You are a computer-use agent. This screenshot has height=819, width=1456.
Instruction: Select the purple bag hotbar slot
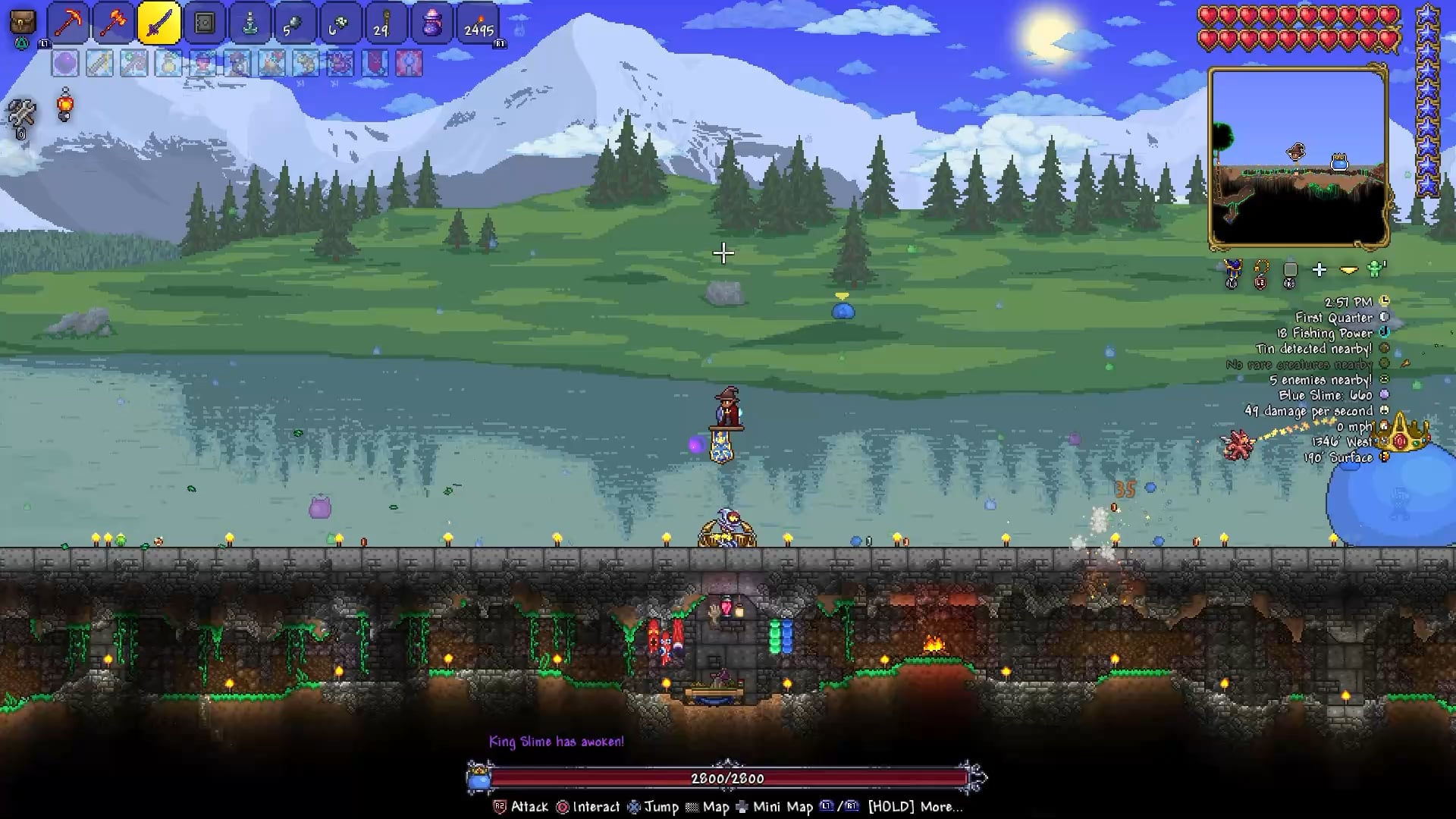[432, 24]
